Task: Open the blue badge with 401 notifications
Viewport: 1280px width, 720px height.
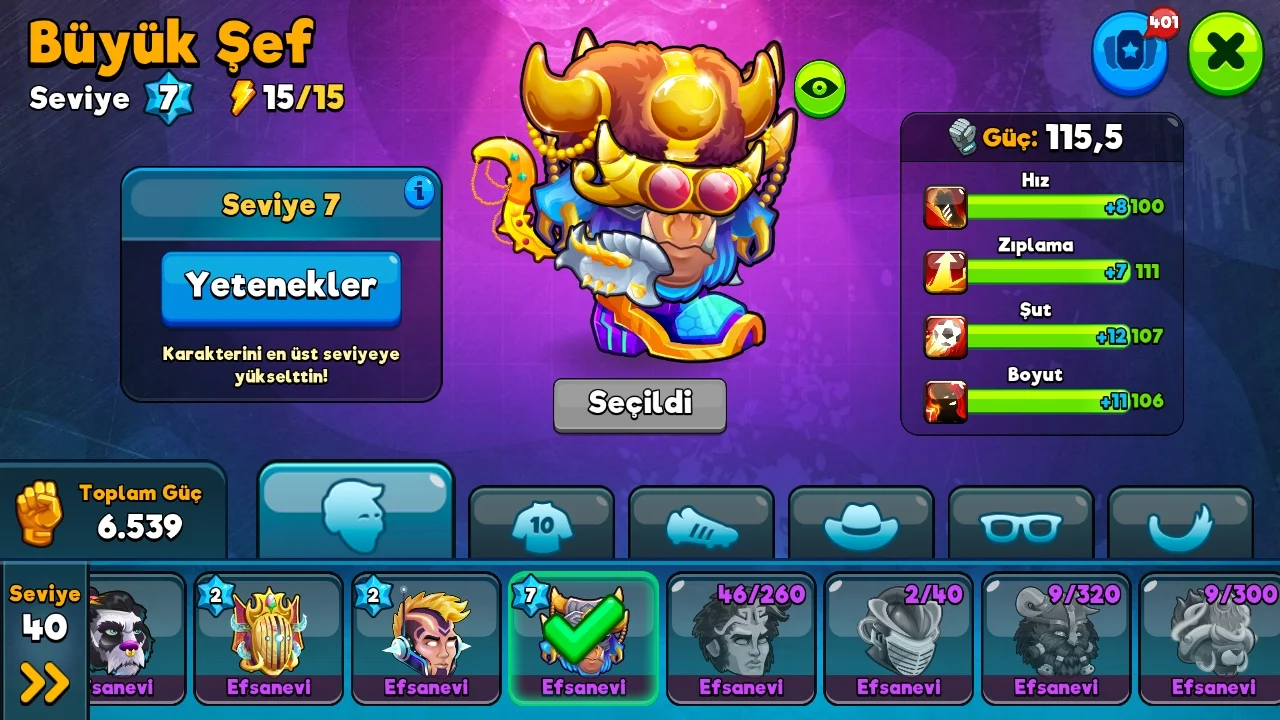Action: [1130, 52]
